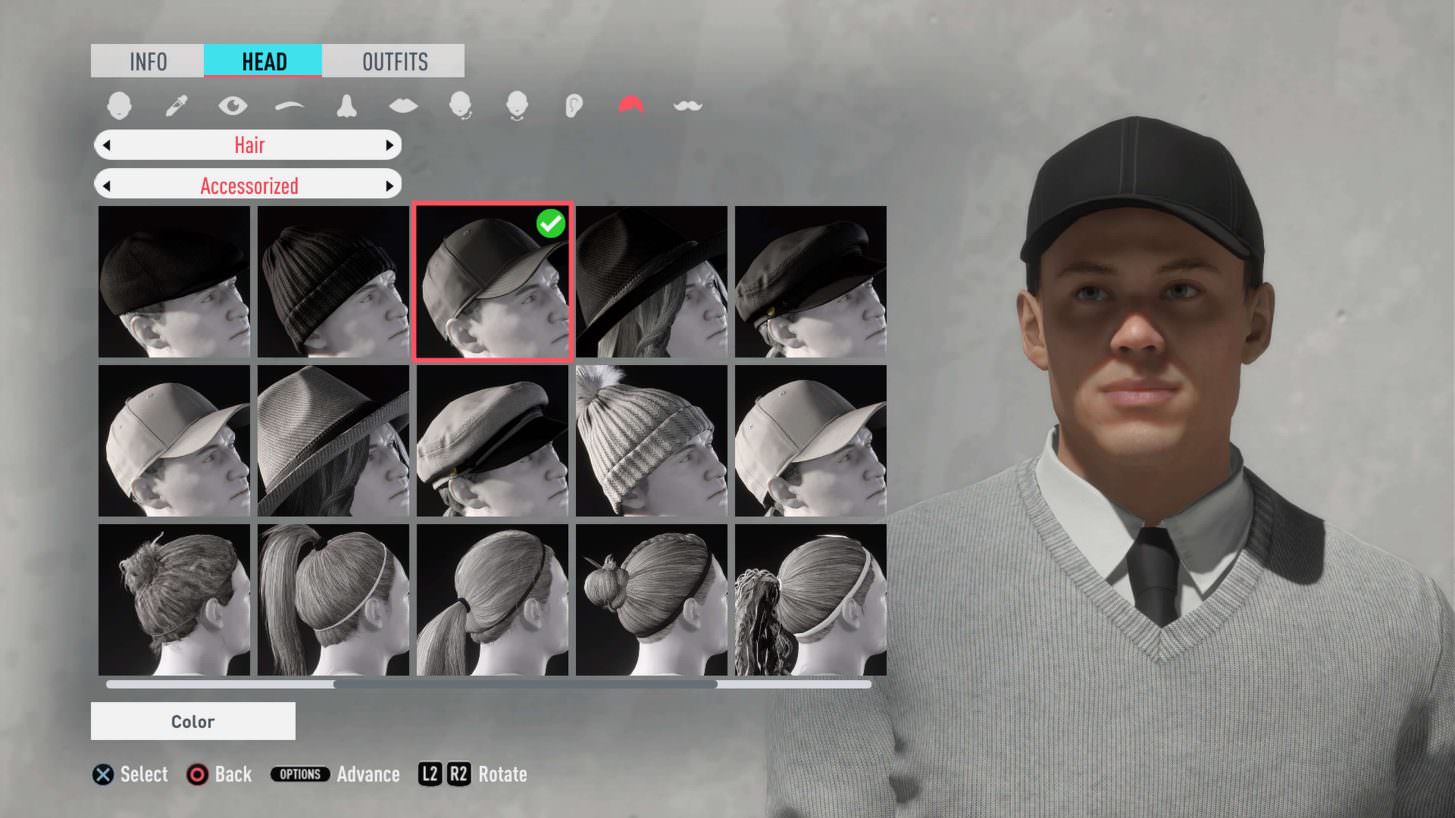Switch to the INFO tab
The width and height of the screenshot is (1455, 818).
point(146,61)
